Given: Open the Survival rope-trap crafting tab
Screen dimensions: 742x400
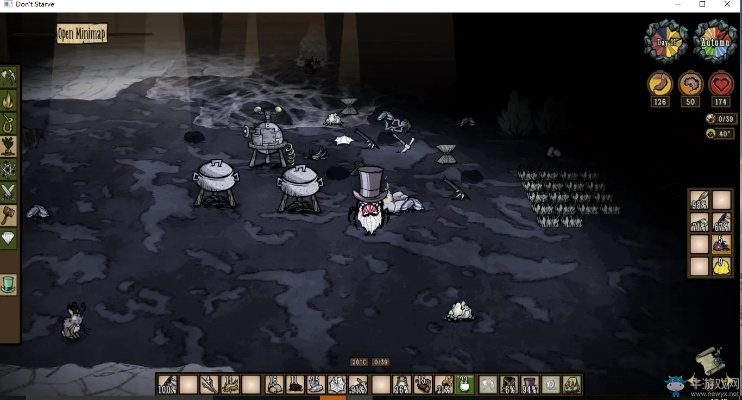Looking at the screenshot, I should tap(9, 122).
